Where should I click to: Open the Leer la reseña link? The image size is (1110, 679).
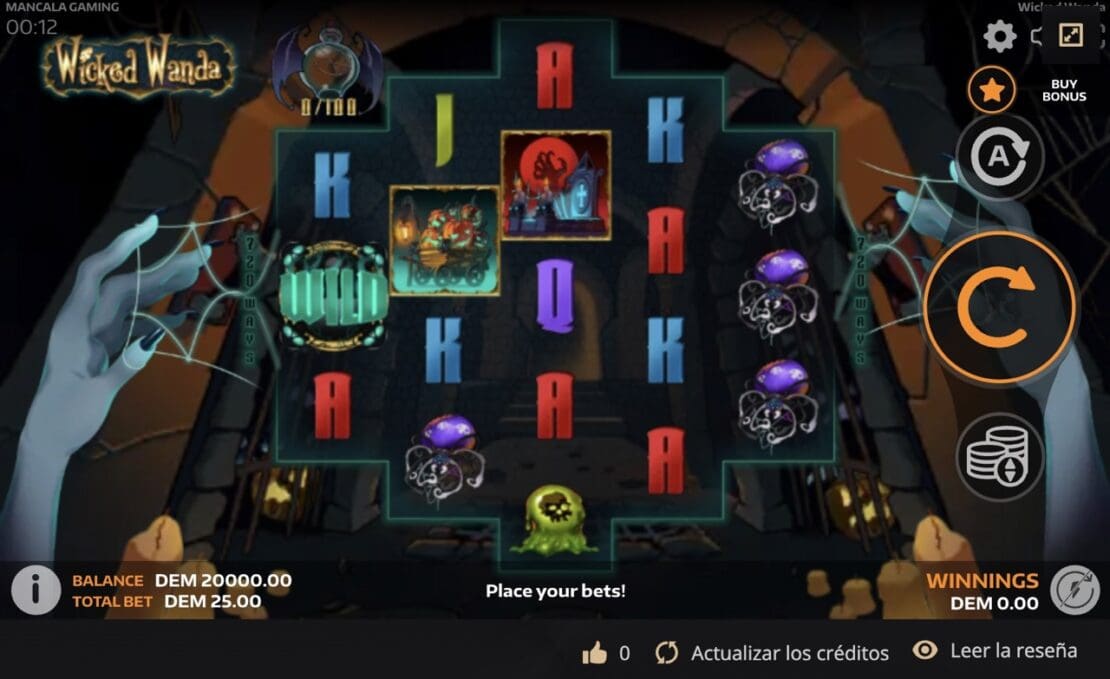click(x=995, y=651)
